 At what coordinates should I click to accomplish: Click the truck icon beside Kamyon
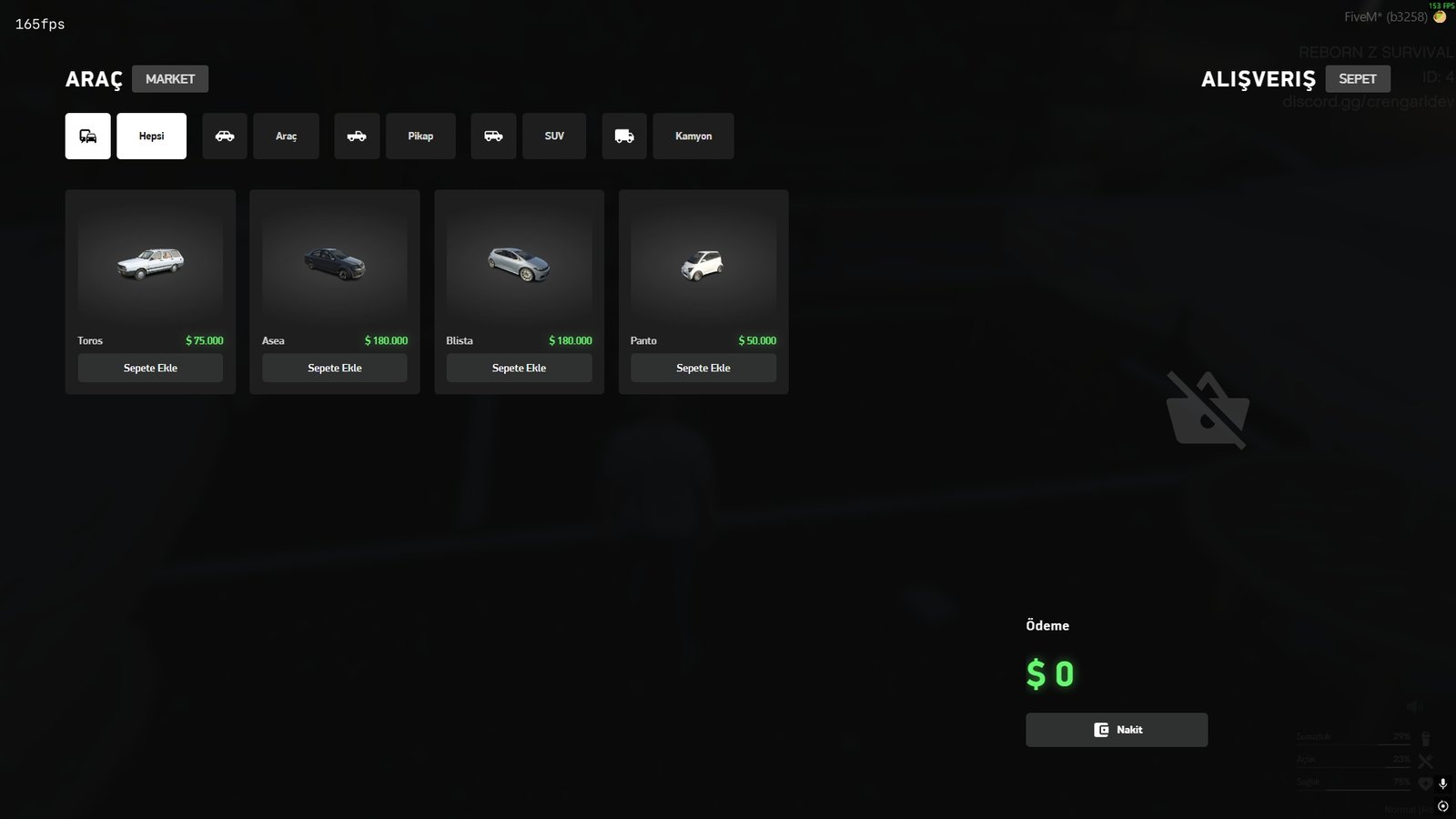point(624,136)
